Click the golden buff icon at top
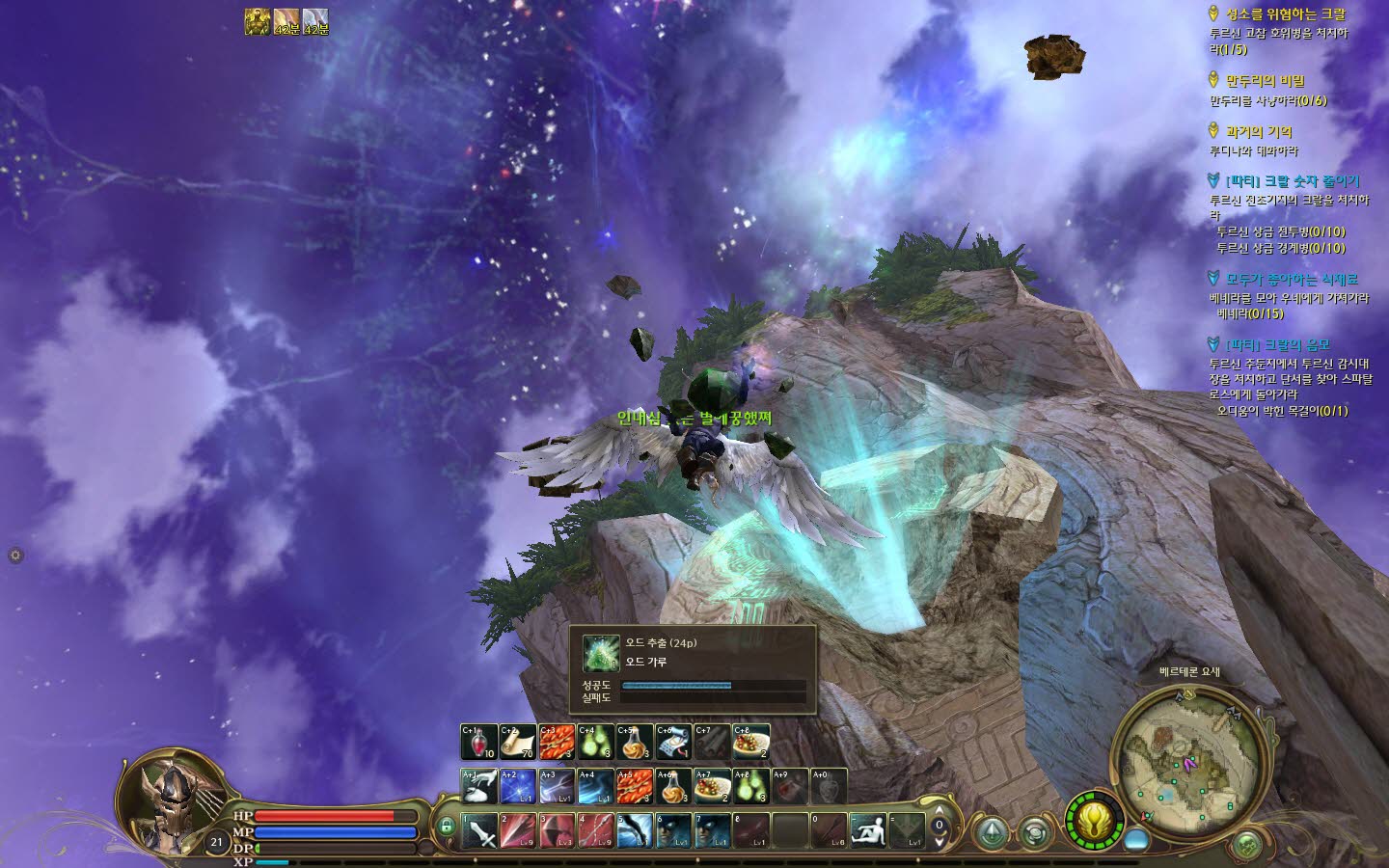1389x868 pixels. point(257,21)
